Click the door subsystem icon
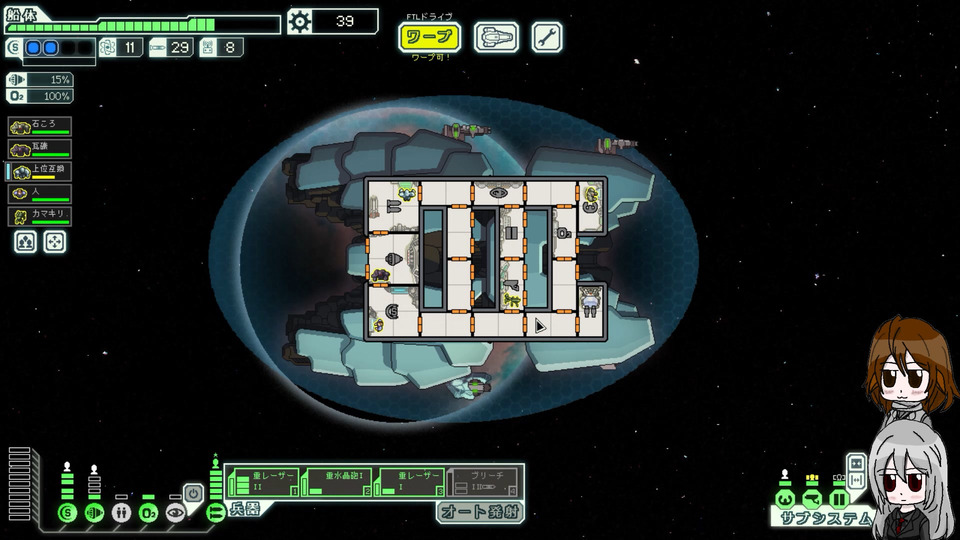Image resolution: width=960 pixels, height=540 pixels. 839,498
